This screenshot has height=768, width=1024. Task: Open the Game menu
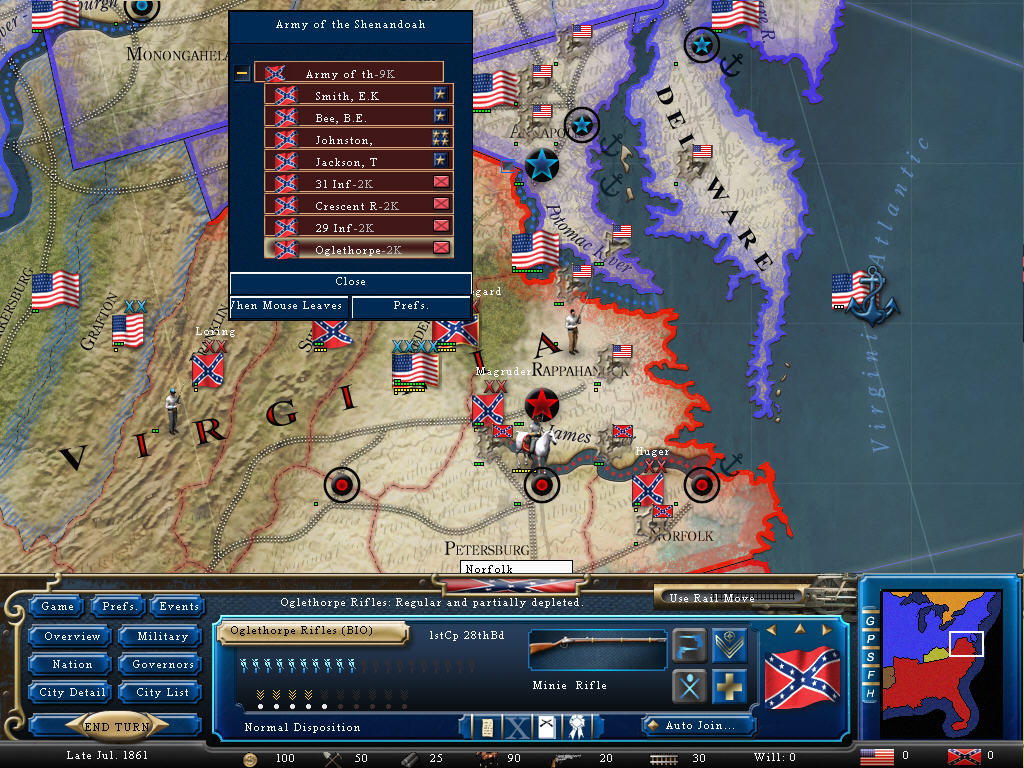(57, 606)
